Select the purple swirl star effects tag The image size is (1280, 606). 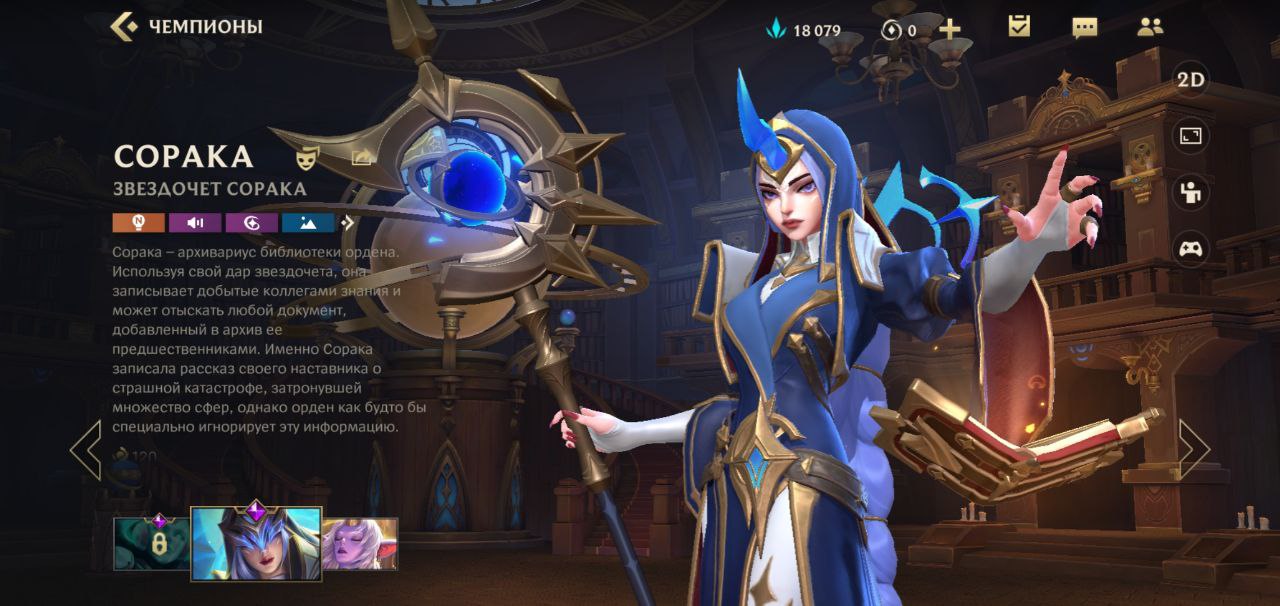click(251, 222)
